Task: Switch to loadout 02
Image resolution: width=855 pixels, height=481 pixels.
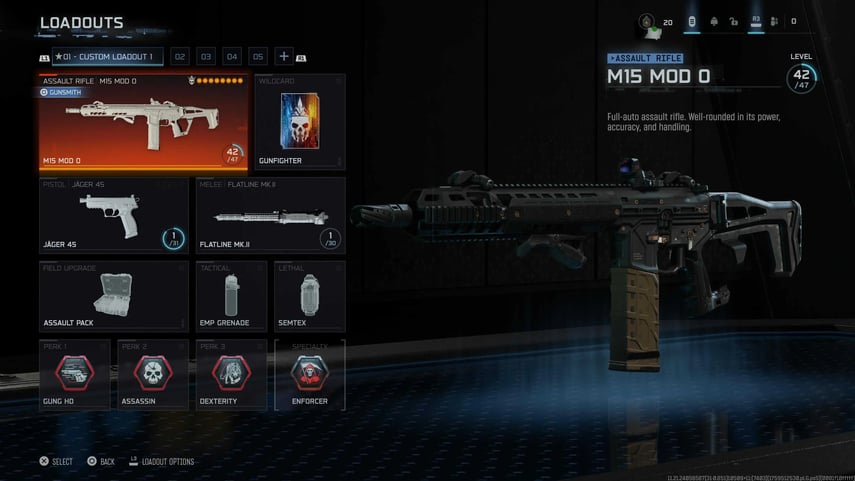Action: tap(180, 57)
